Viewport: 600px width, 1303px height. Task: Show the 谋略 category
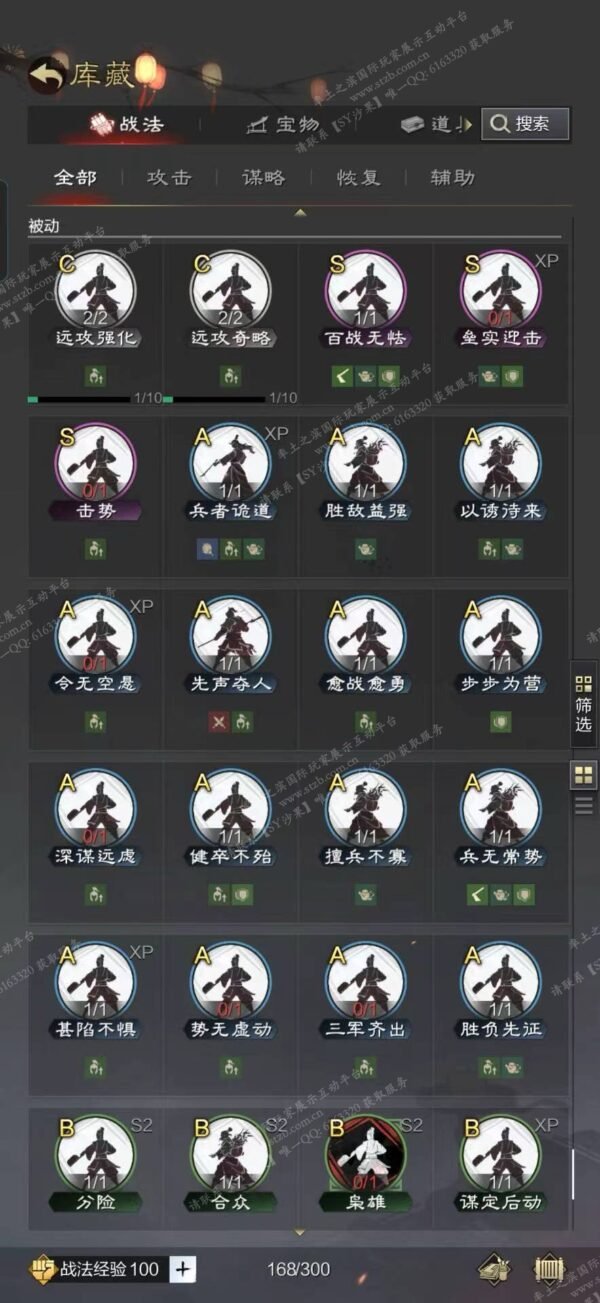[x=263, y=178]
